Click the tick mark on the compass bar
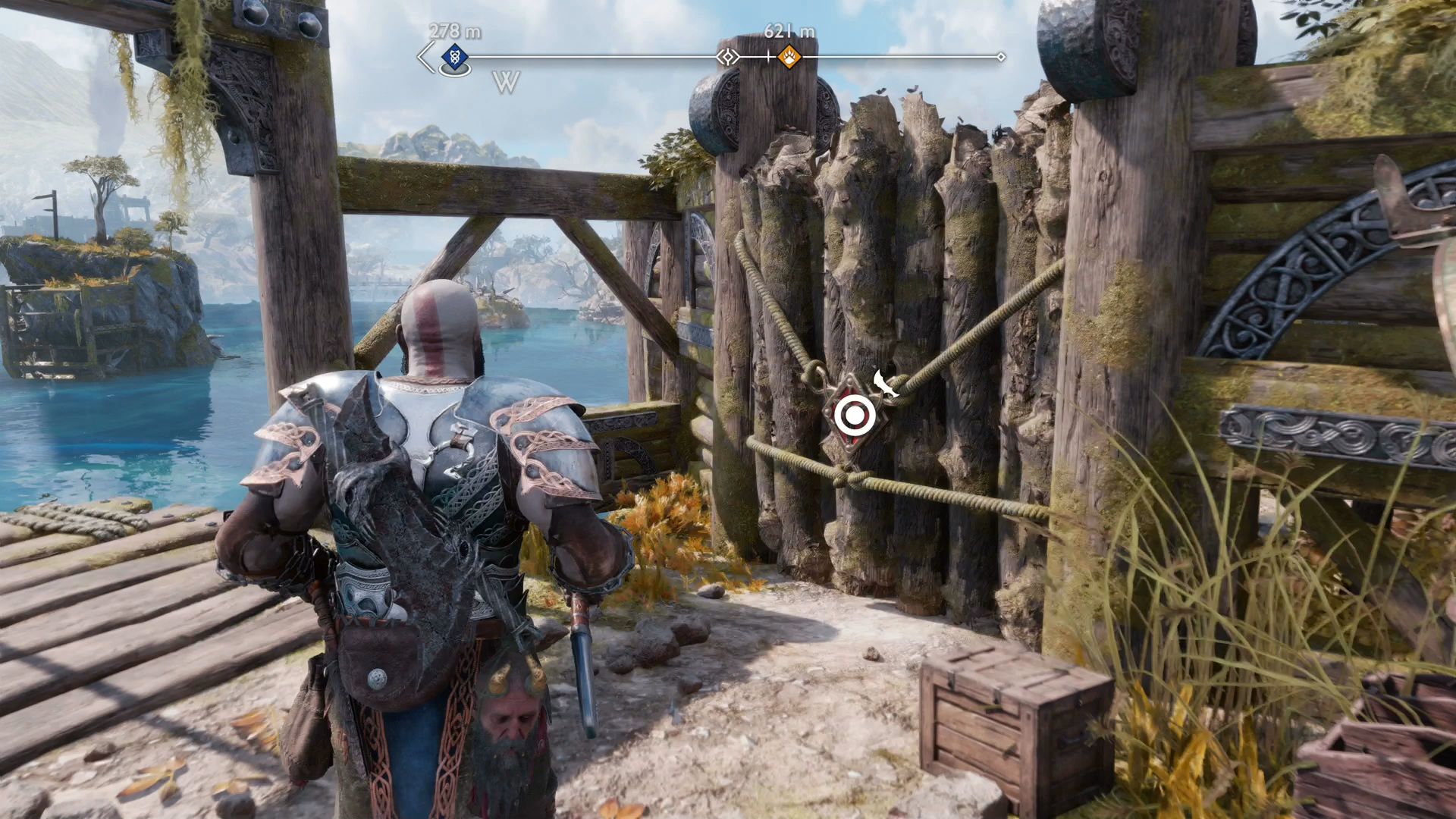Screen dimensions: 1456x819 (768, 55)
